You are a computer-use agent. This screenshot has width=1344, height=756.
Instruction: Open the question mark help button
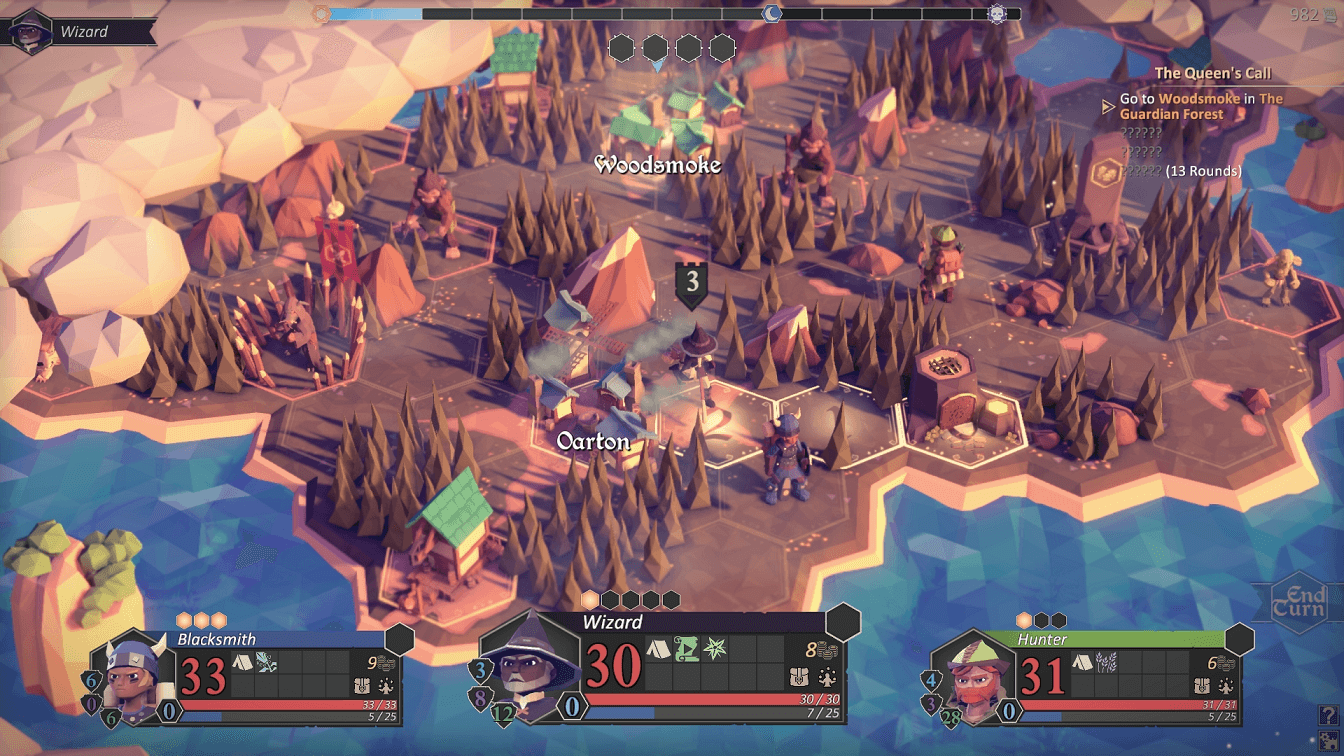tap(1328, 715)
